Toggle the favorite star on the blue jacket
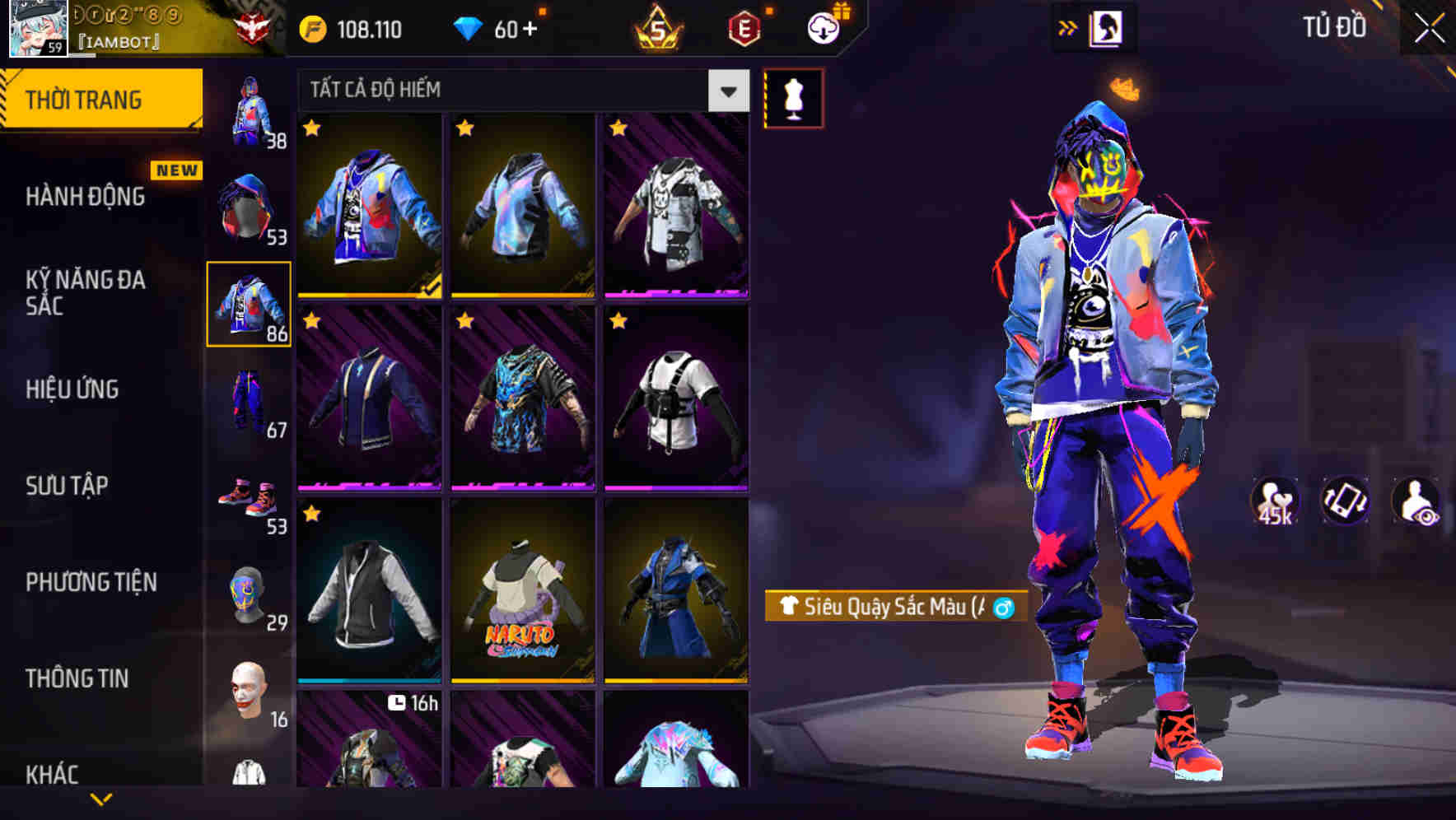 click(313, 129)
